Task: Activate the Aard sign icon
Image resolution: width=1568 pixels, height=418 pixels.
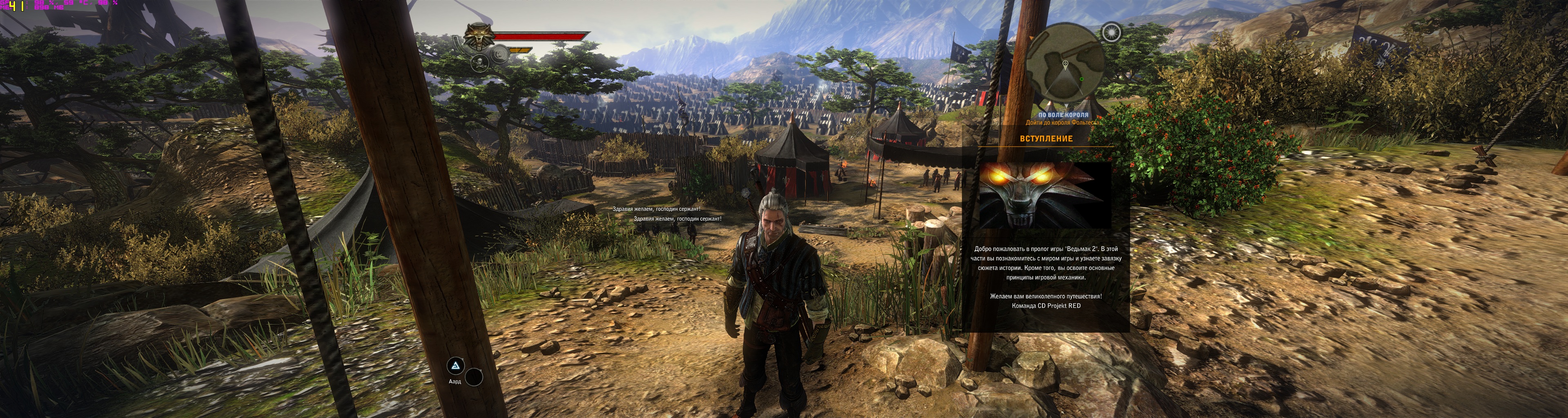Action: point(455,366)
